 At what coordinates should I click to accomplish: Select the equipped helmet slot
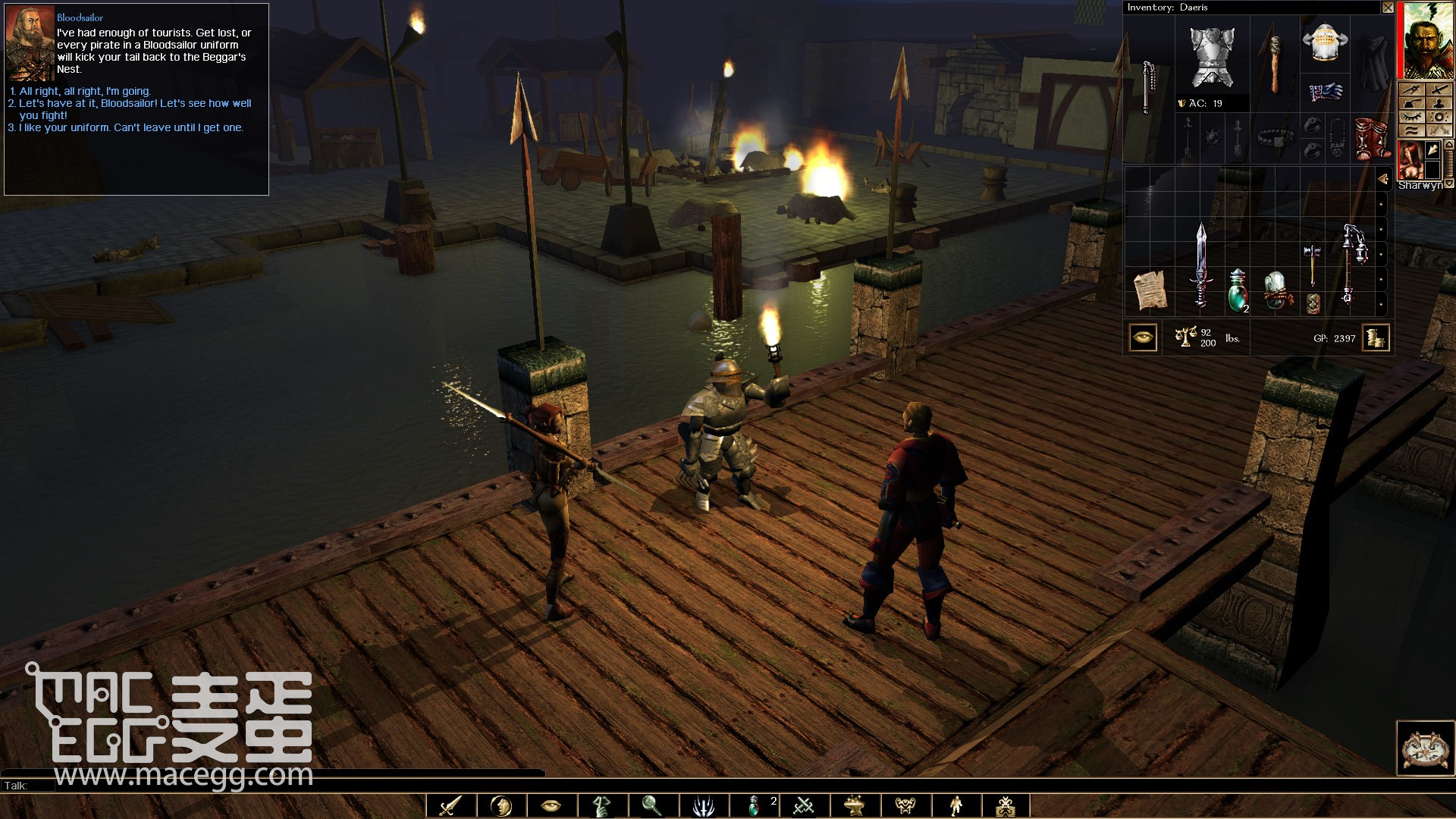pos(1325,42)
